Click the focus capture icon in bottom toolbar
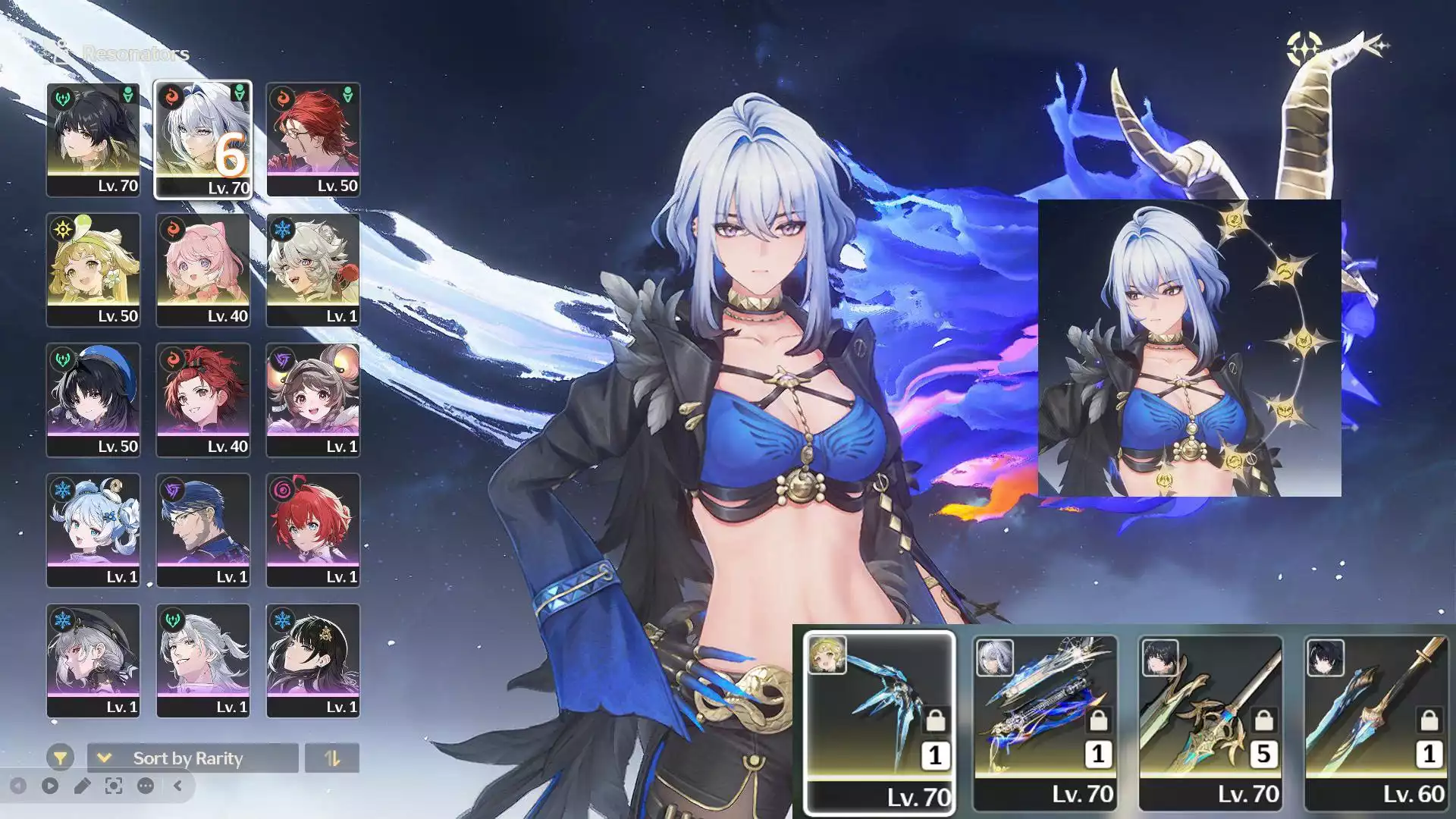This screenshot has width=1456, height=819. (x=112, y=786)
